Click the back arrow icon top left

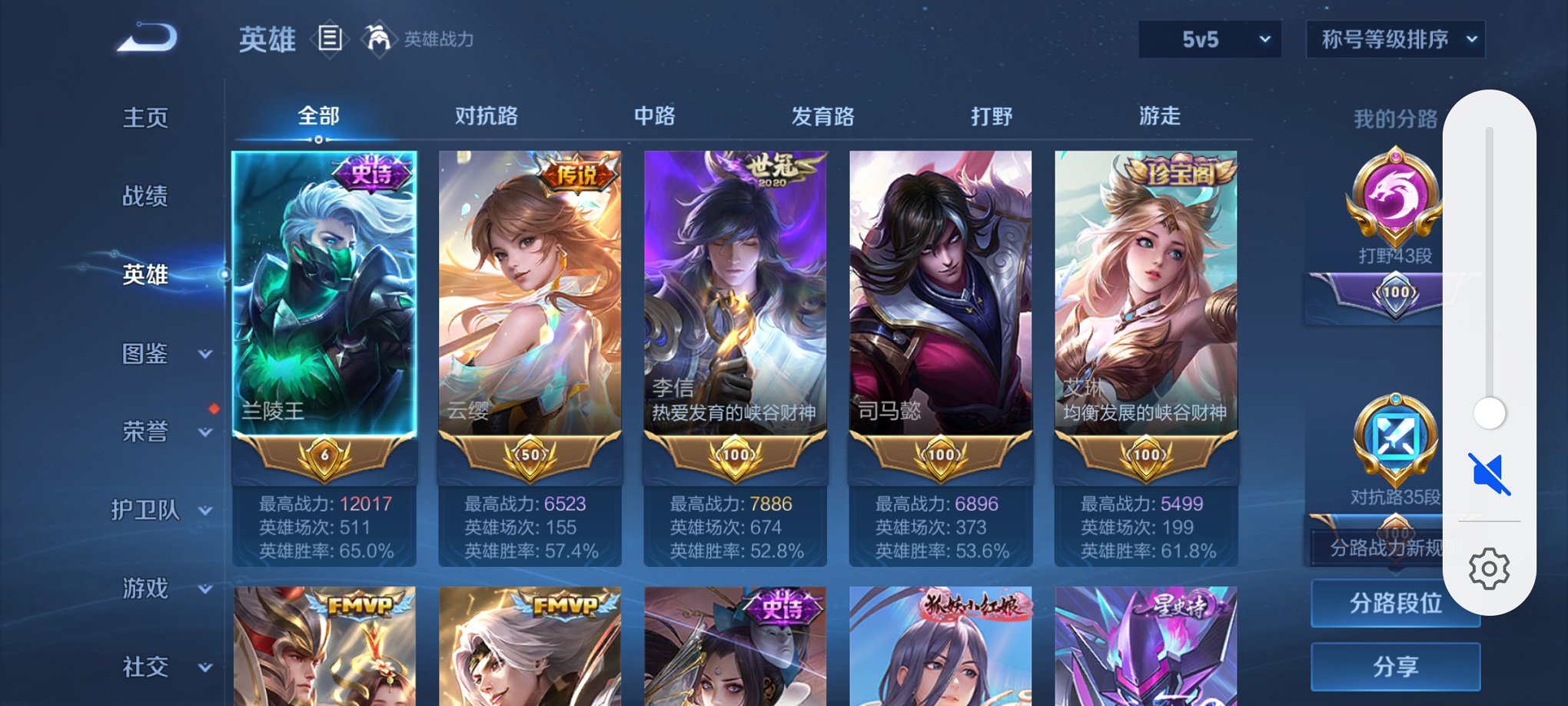pyautogui.click(x=142, y=35)
